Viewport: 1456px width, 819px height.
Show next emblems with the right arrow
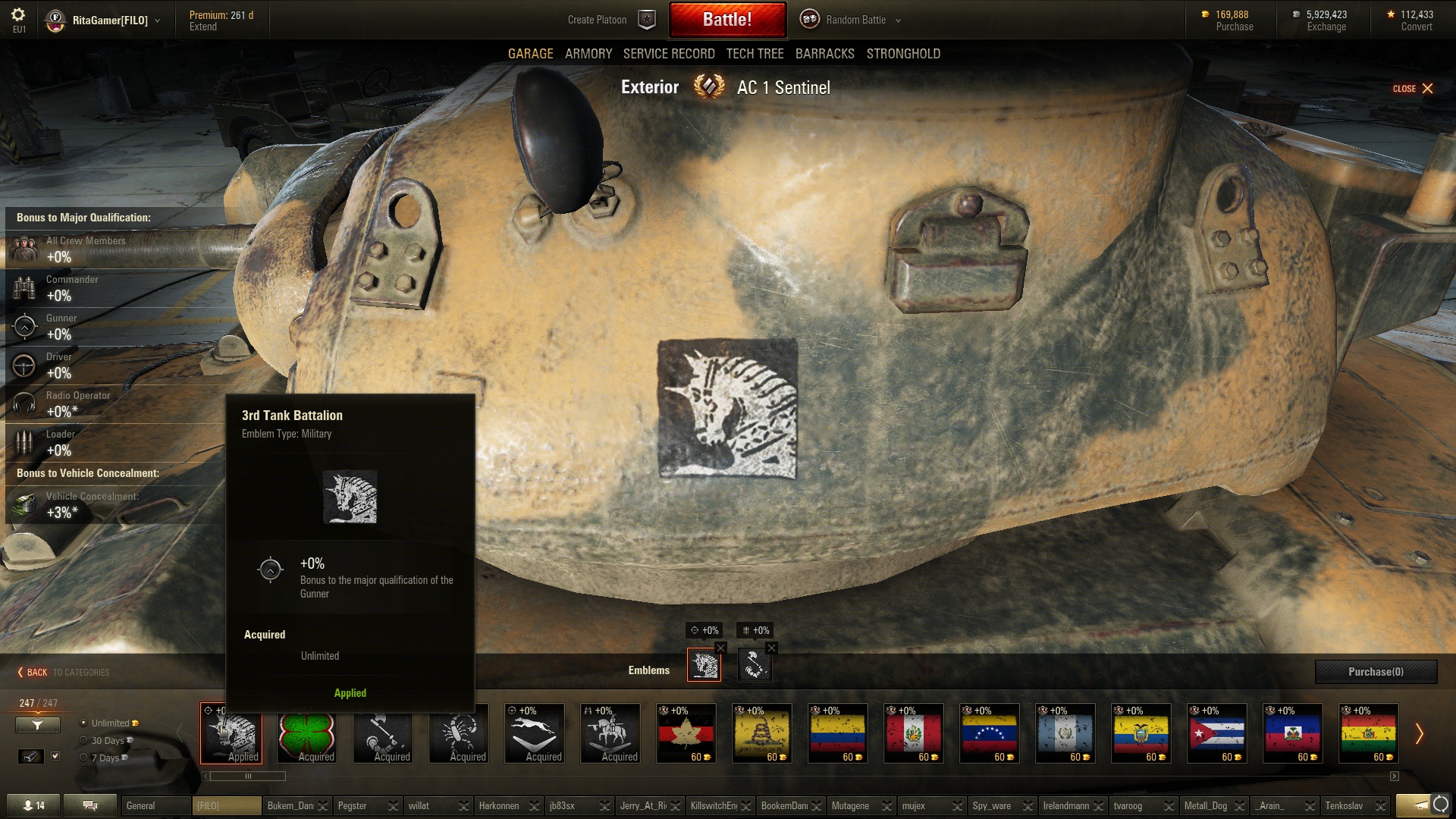point(1419,733)
